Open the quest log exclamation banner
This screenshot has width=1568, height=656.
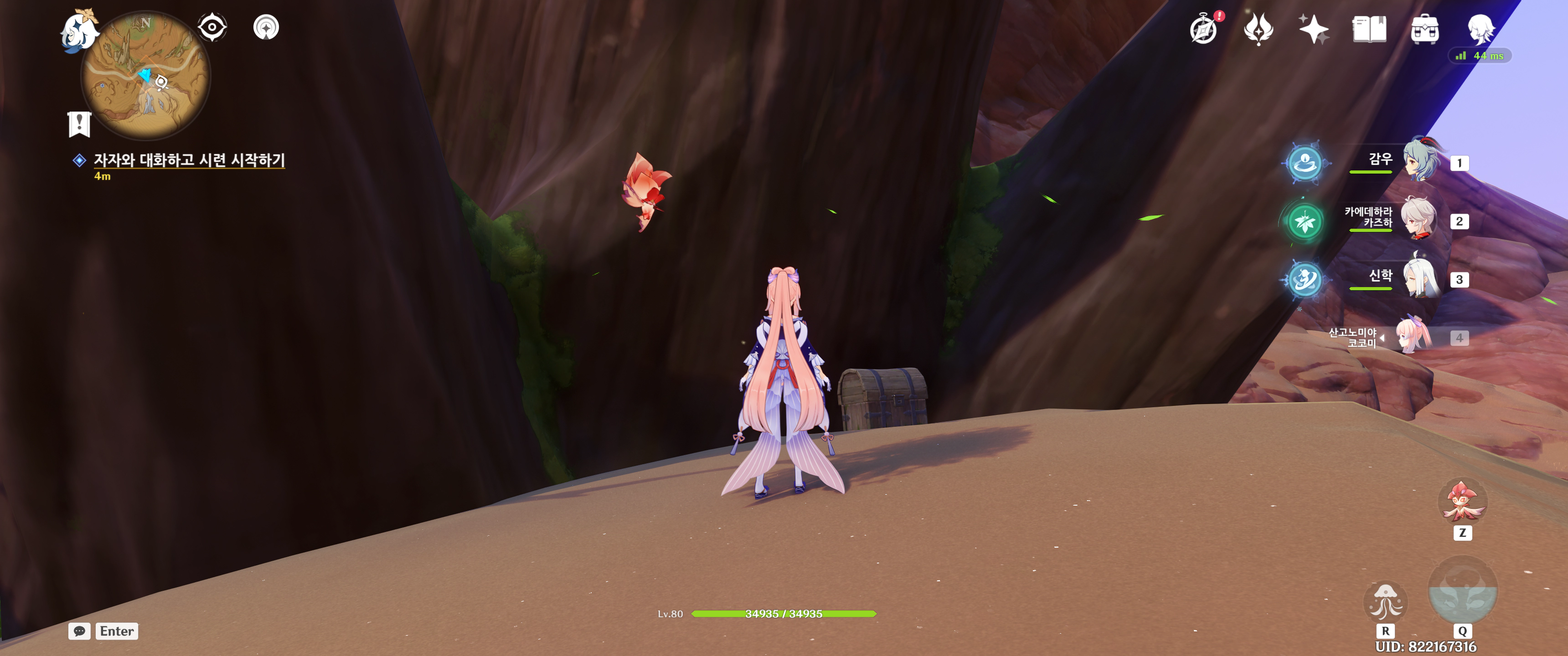click(79, 124)
